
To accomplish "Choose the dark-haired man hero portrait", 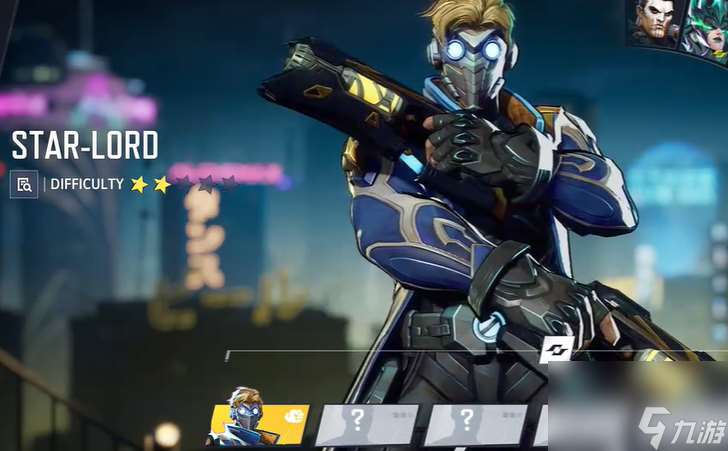I will (x=654, y=24).
